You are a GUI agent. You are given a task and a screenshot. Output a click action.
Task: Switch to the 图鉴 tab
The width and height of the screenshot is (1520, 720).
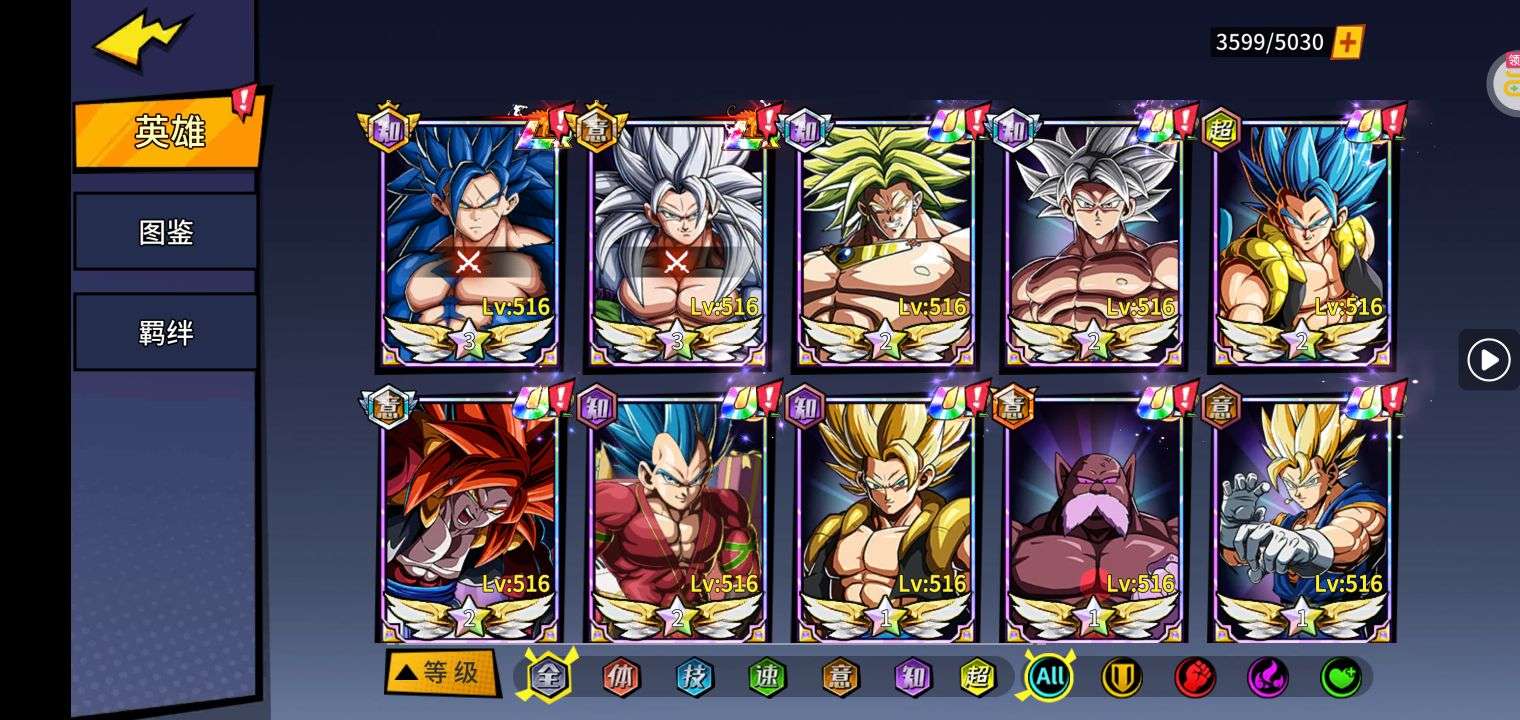click(166, 232)
